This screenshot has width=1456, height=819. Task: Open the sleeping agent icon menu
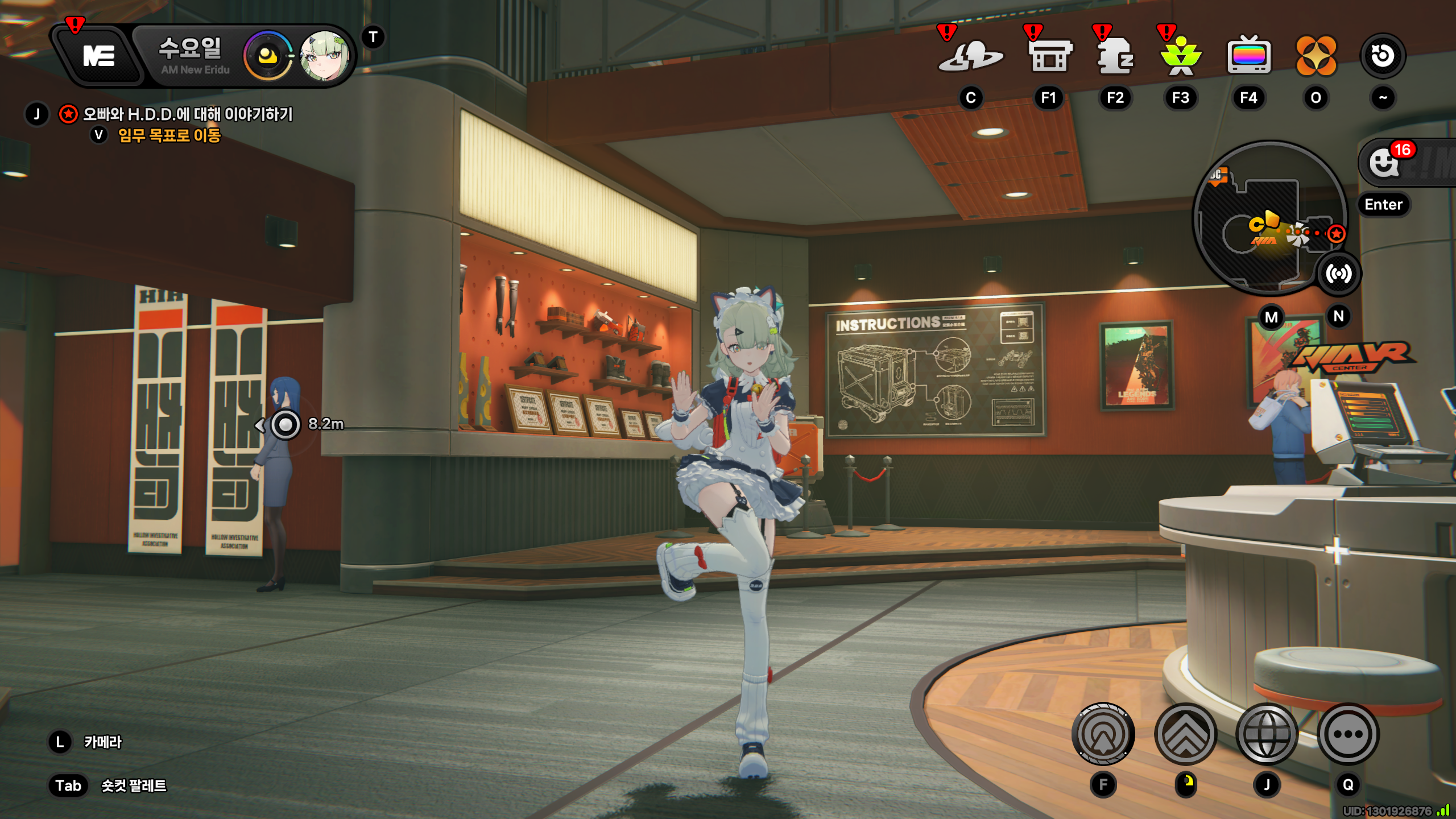pos(1115,56)
